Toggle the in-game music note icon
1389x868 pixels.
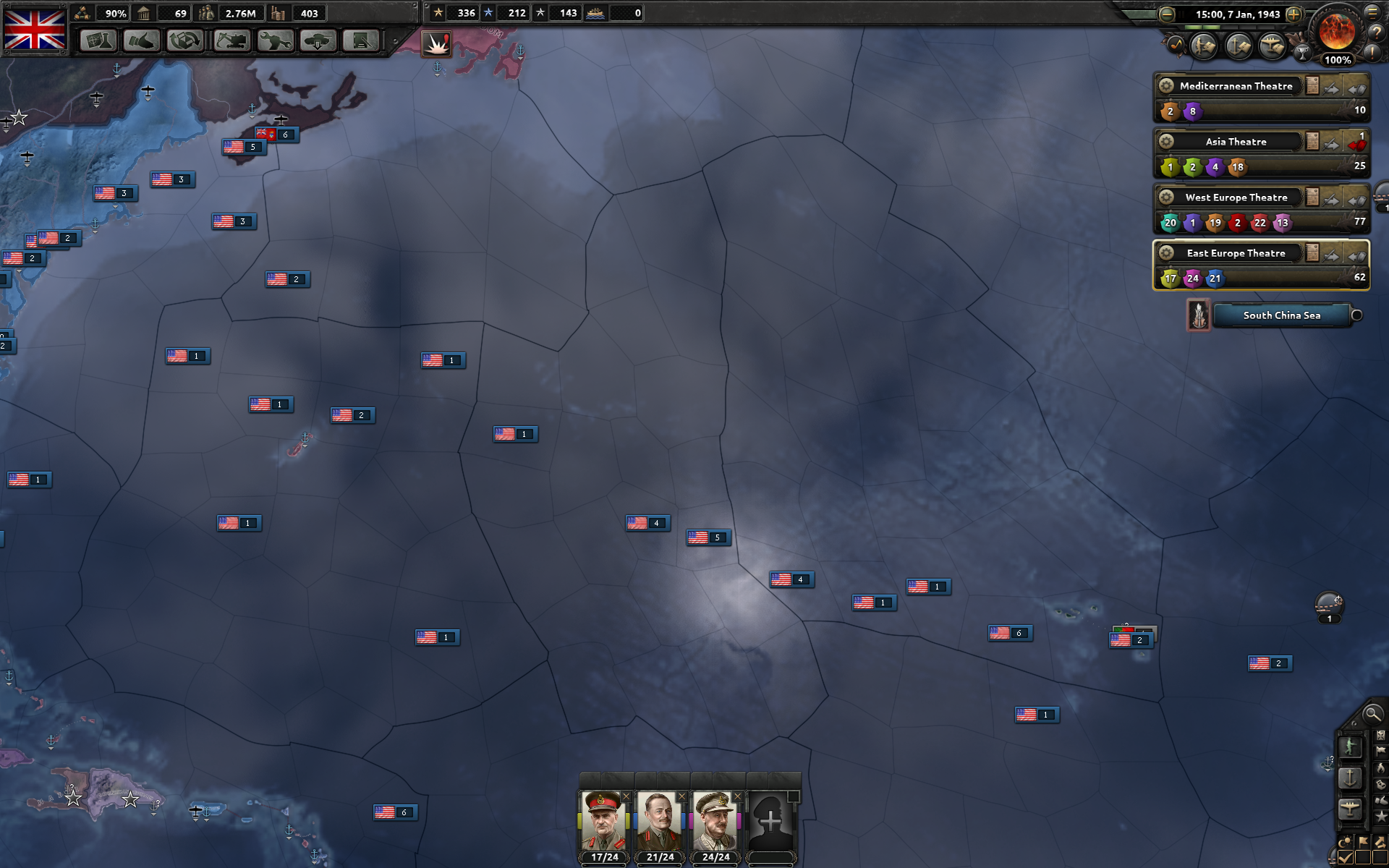click(x=1177, y=45)
